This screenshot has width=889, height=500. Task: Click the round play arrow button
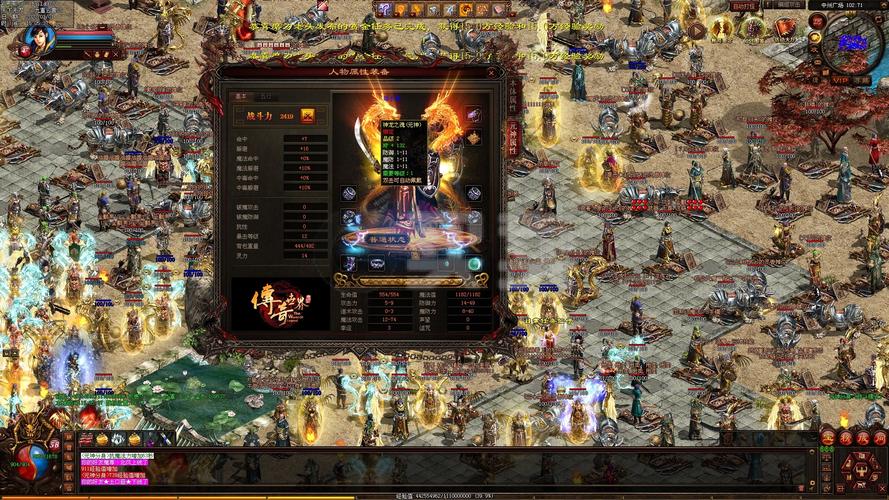click(x=697, y=30)
